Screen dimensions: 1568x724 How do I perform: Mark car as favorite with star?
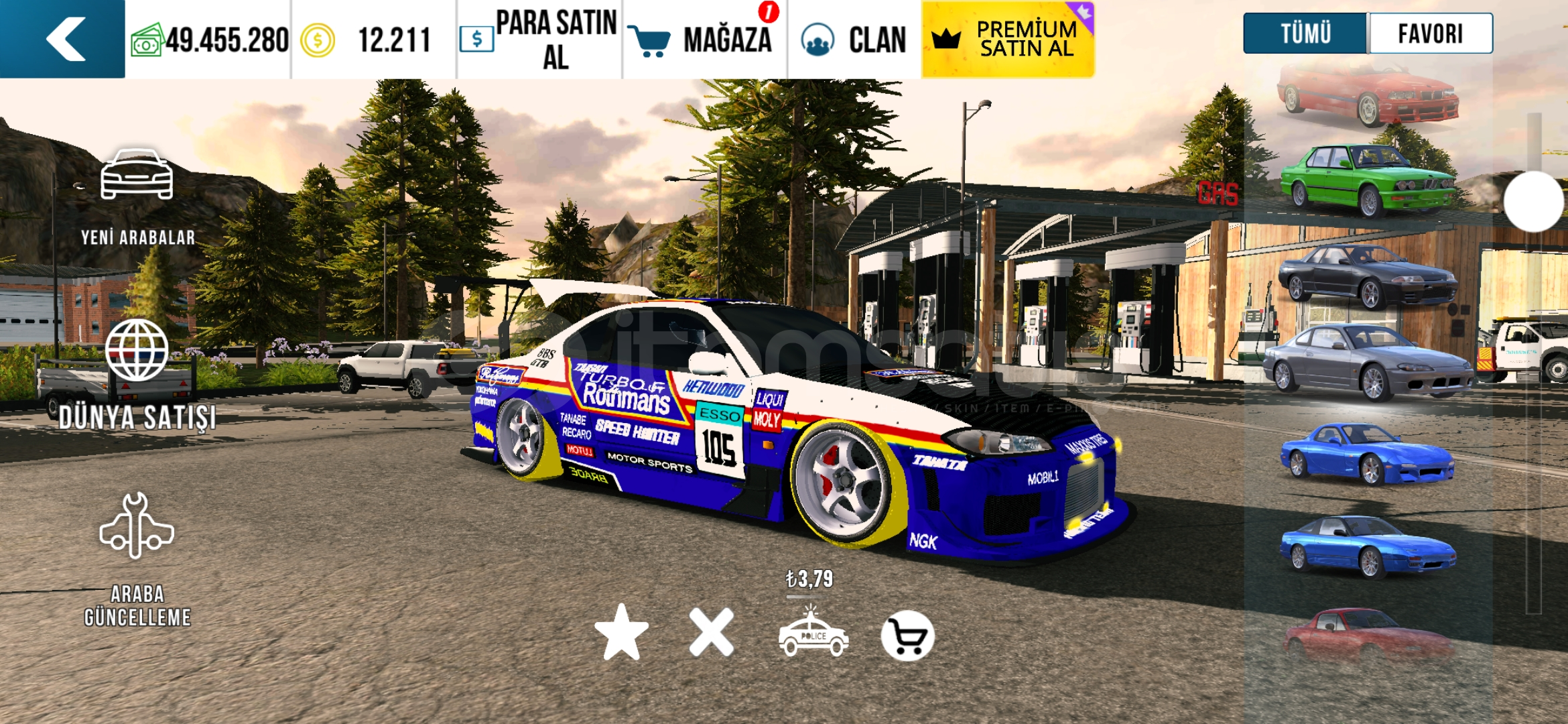click(621, 633)
